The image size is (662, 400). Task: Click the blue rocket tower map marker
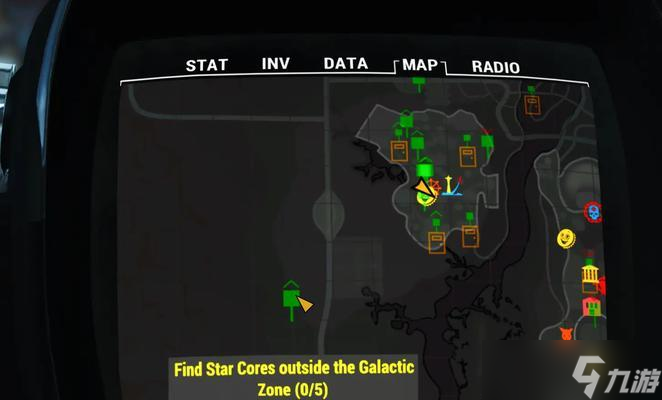(x=451, y=186)
